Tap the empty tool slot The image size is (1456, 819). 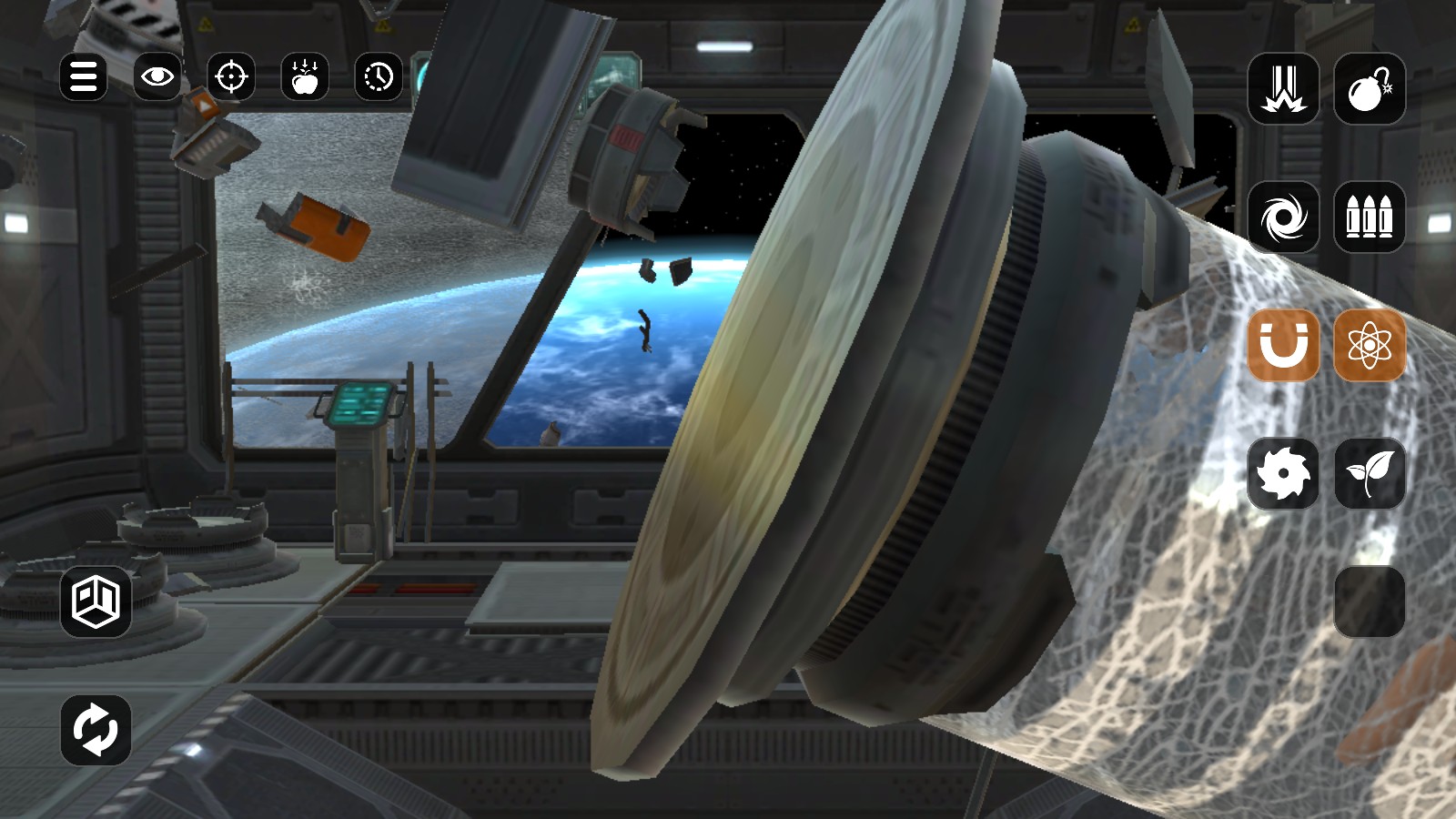click(1369, 601)
